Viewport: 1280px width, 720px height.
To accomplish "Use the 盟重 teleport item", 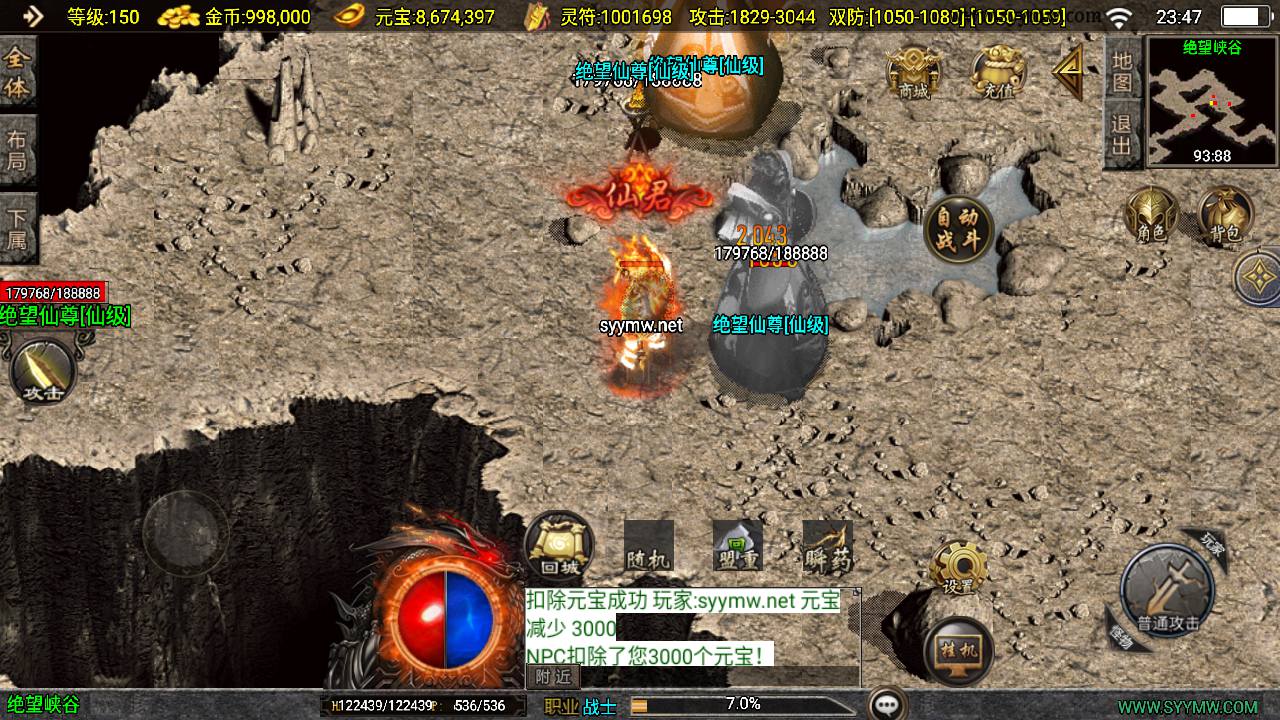I will [x=737, y=546].
